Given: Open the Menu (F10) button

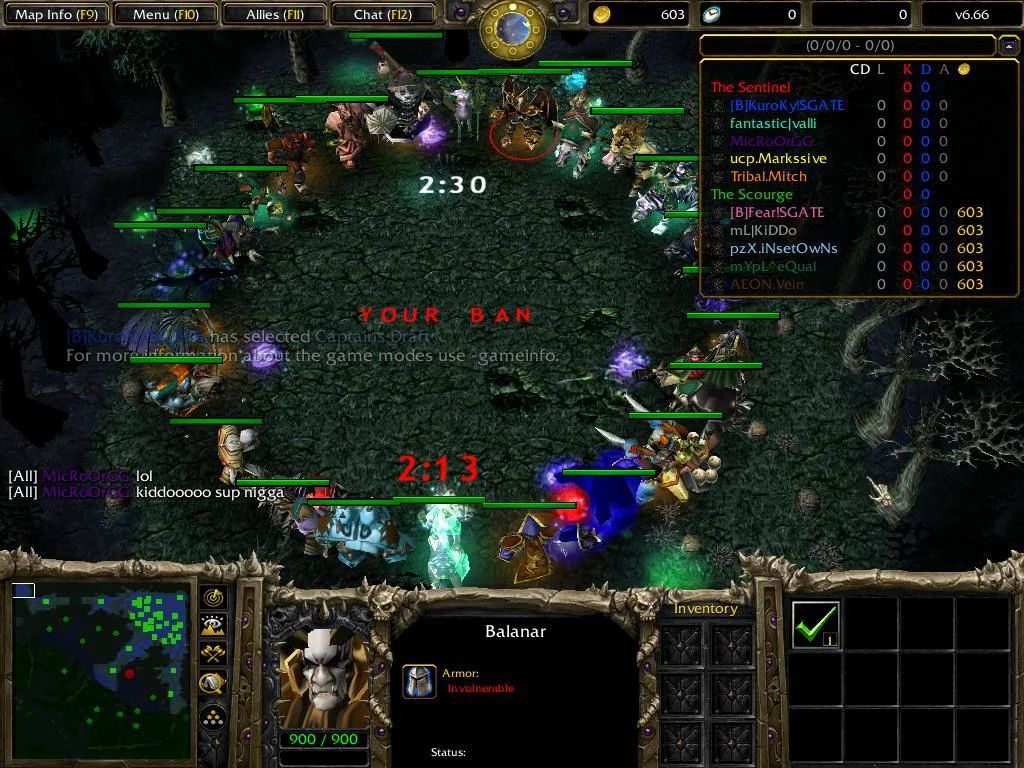Looking at the screenshot, I should click(x=165, y=15).
